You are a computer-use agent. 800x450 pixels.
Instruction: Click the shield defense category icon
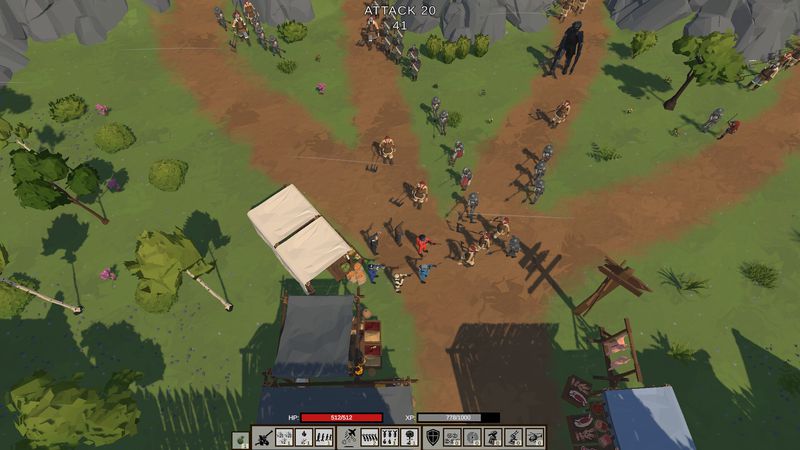point(432,437)
